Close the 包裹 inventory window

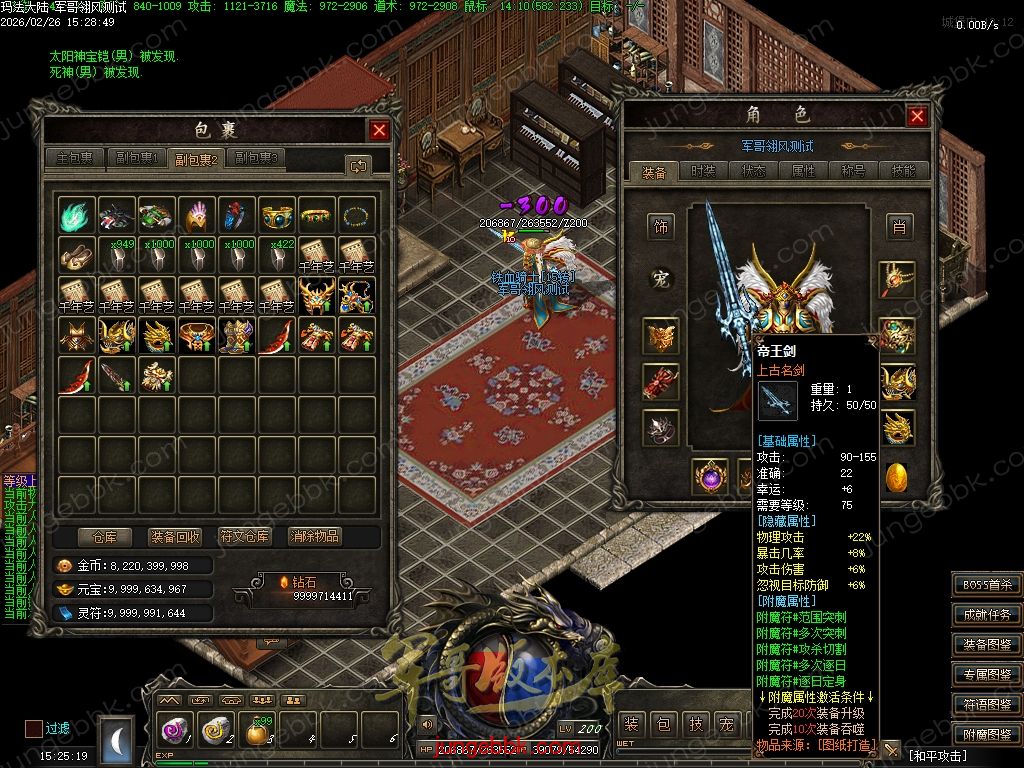tap(379, 130)
